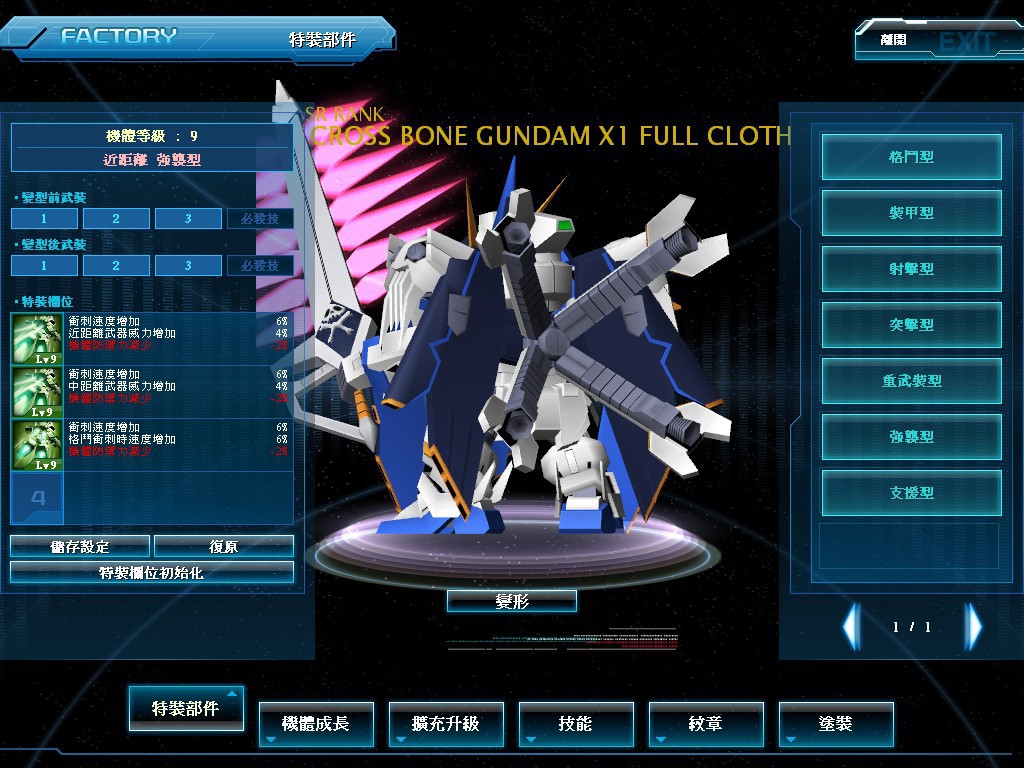Exit the factory screen
1024x768 pixels.
(937, 42)
